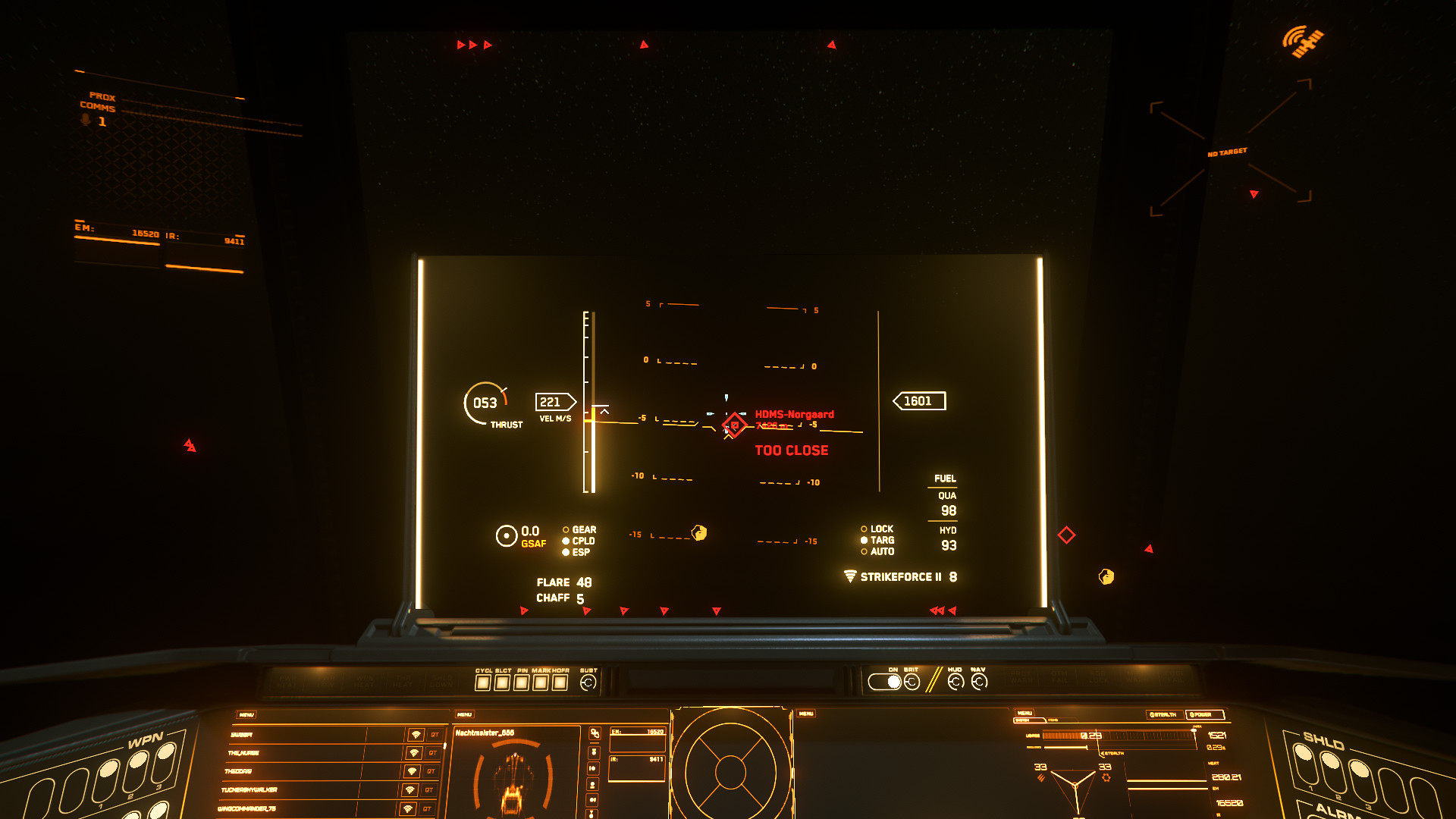Open the MENU above the comms player list
Image resolution: width=1456 pixels, height=819 pixels.
click(x=246, y=714)
